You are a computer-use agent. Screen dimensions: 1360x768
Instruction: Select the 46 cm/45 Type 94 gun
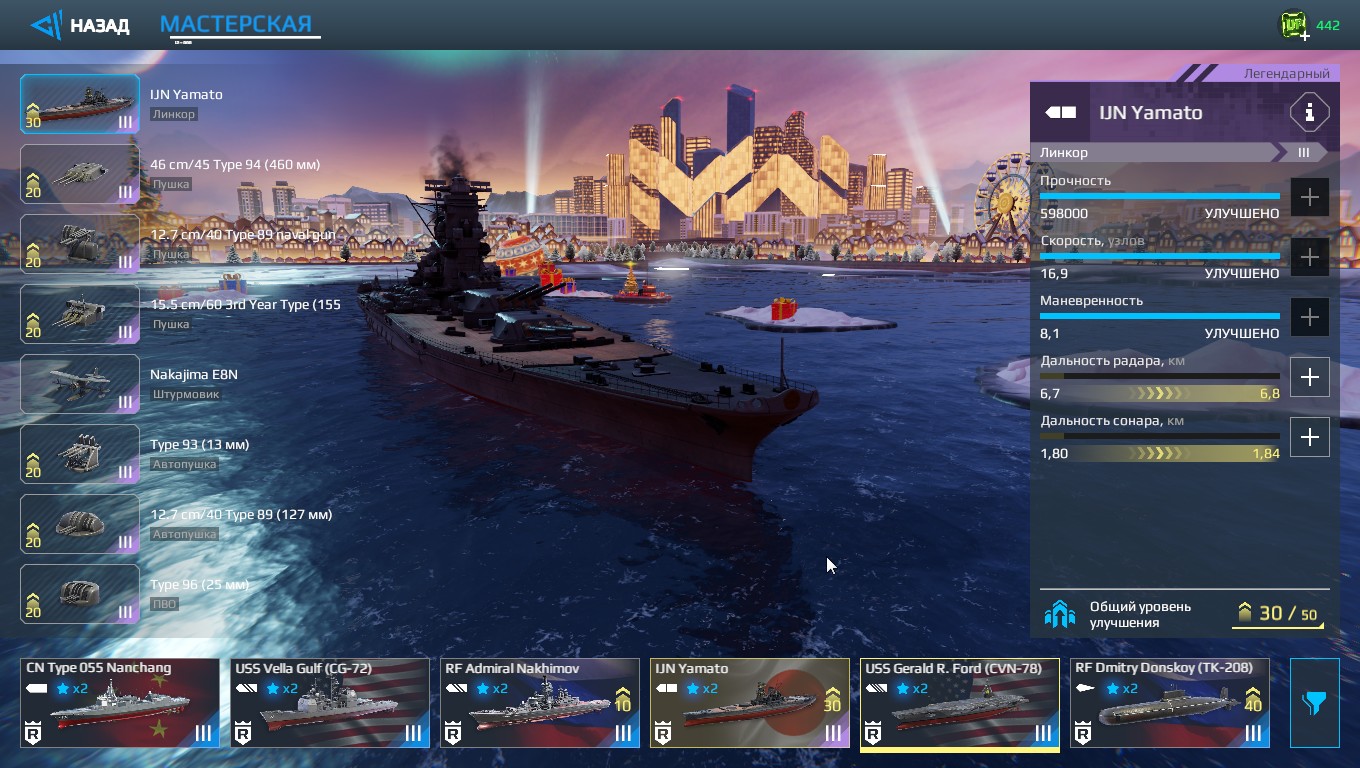click(80, 174)
